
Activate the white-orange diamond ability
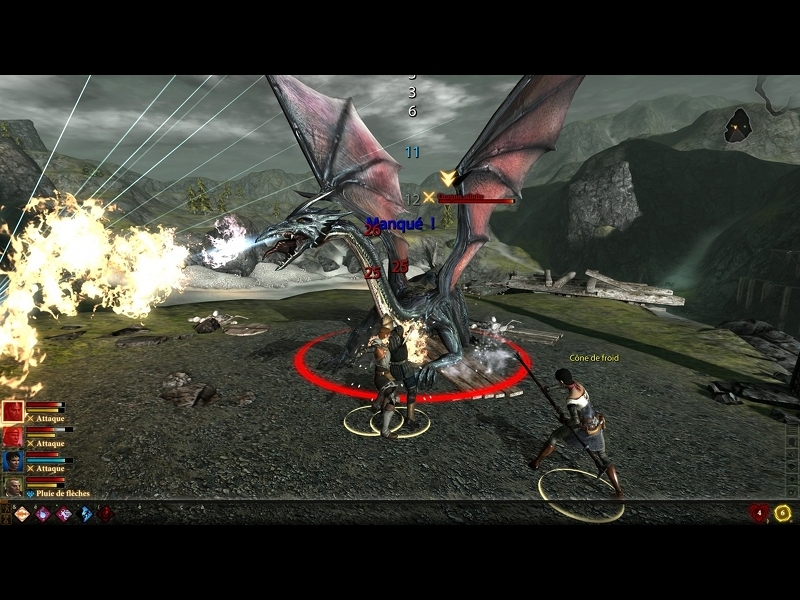(21, 513)
